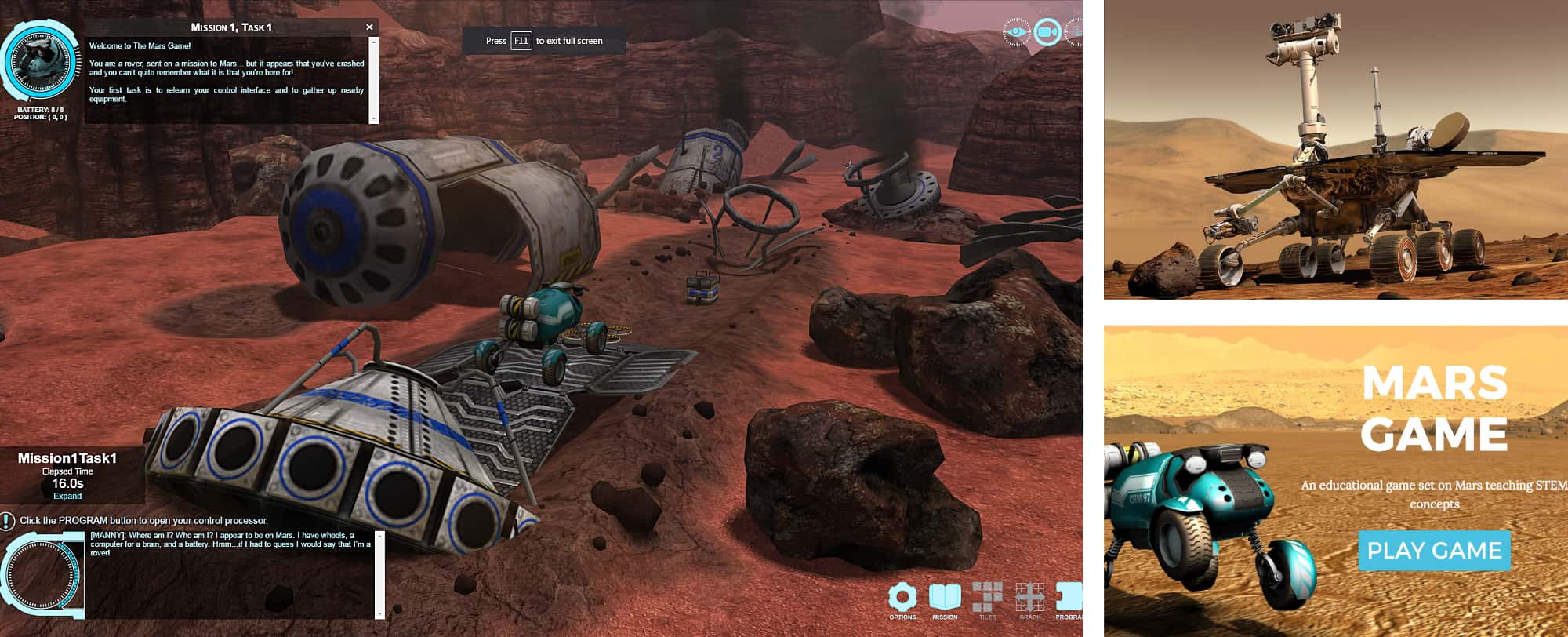Switch to the video camera view mode
Screen dimensions: 1568x637
1047,32
